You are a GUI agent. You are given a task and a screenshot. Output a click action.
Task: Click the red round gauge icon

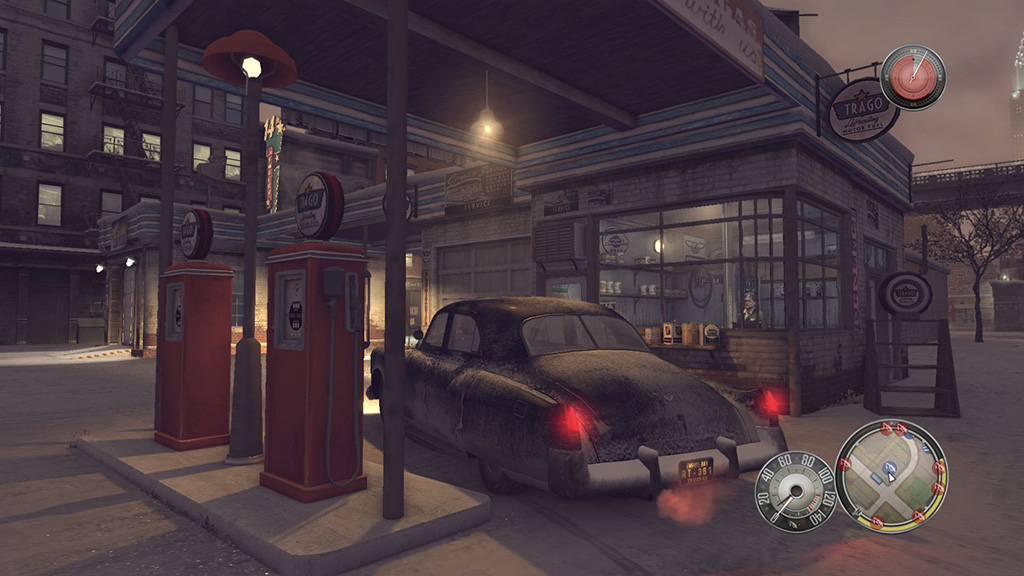click(912, 78)
